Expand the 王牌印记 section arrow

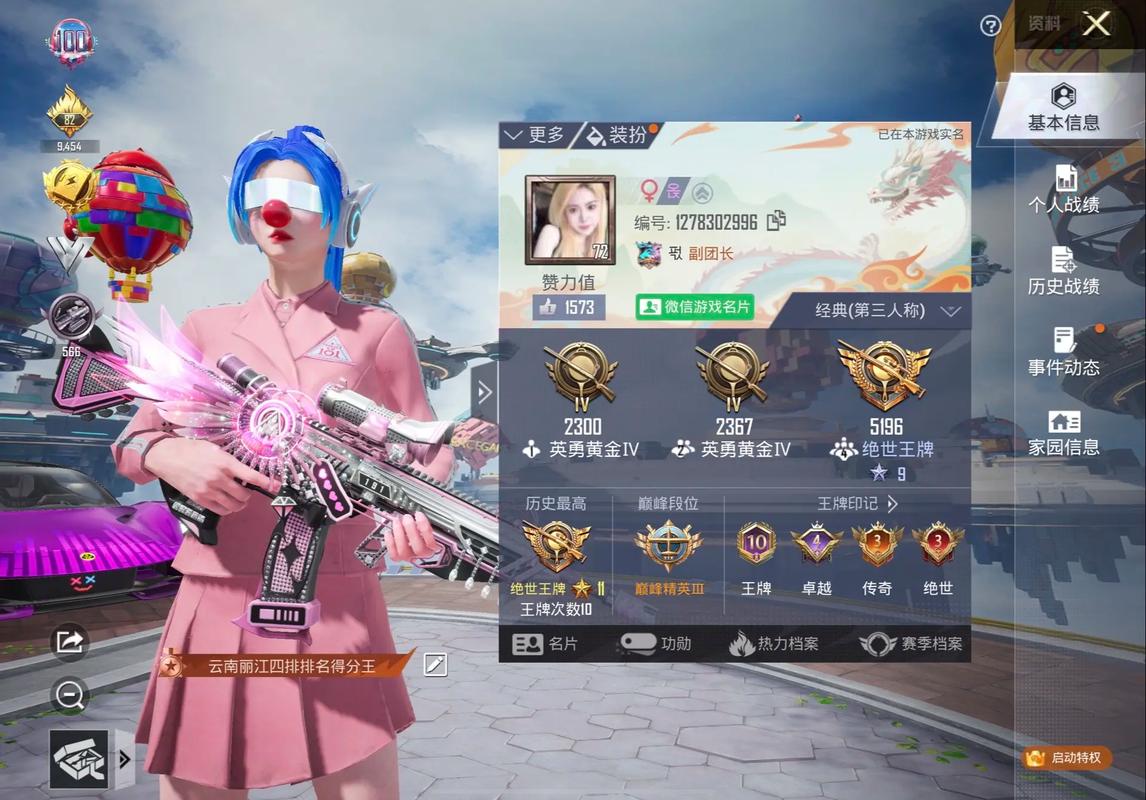(892, 504)
